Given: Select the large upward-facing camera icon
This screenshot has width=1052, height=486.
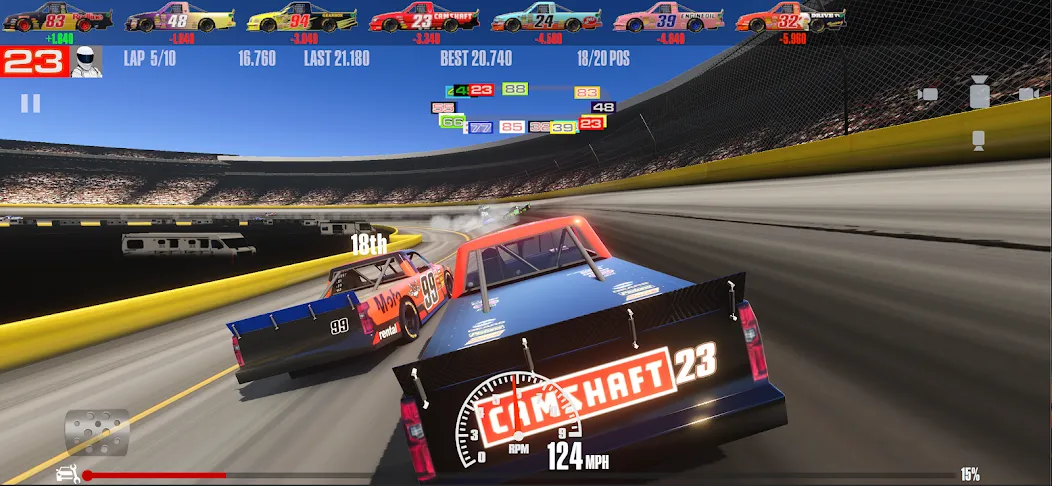Looking at the screenshot, I should 979,93.
